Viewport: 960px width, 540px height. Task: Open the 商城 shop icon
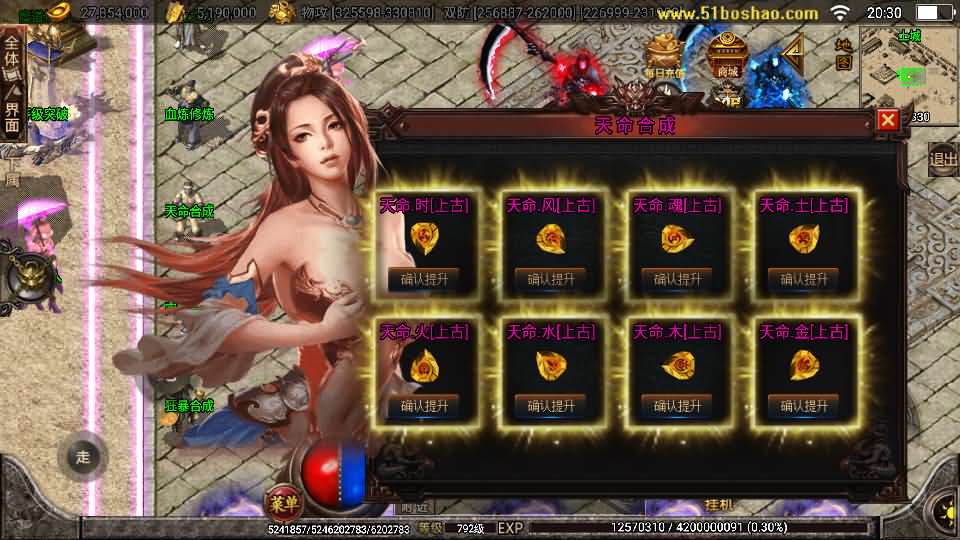coord(728,54)
